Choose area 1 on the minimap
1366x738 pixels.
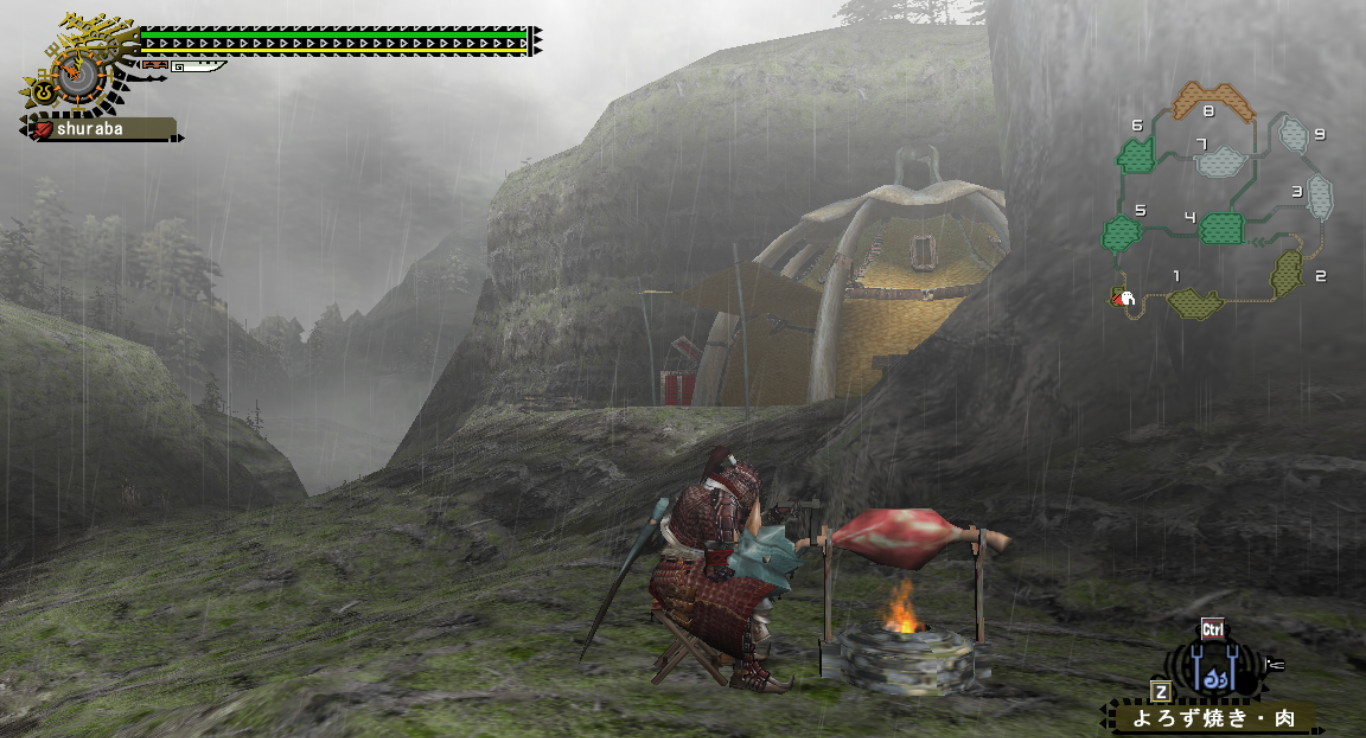[x=1194, y=302]
